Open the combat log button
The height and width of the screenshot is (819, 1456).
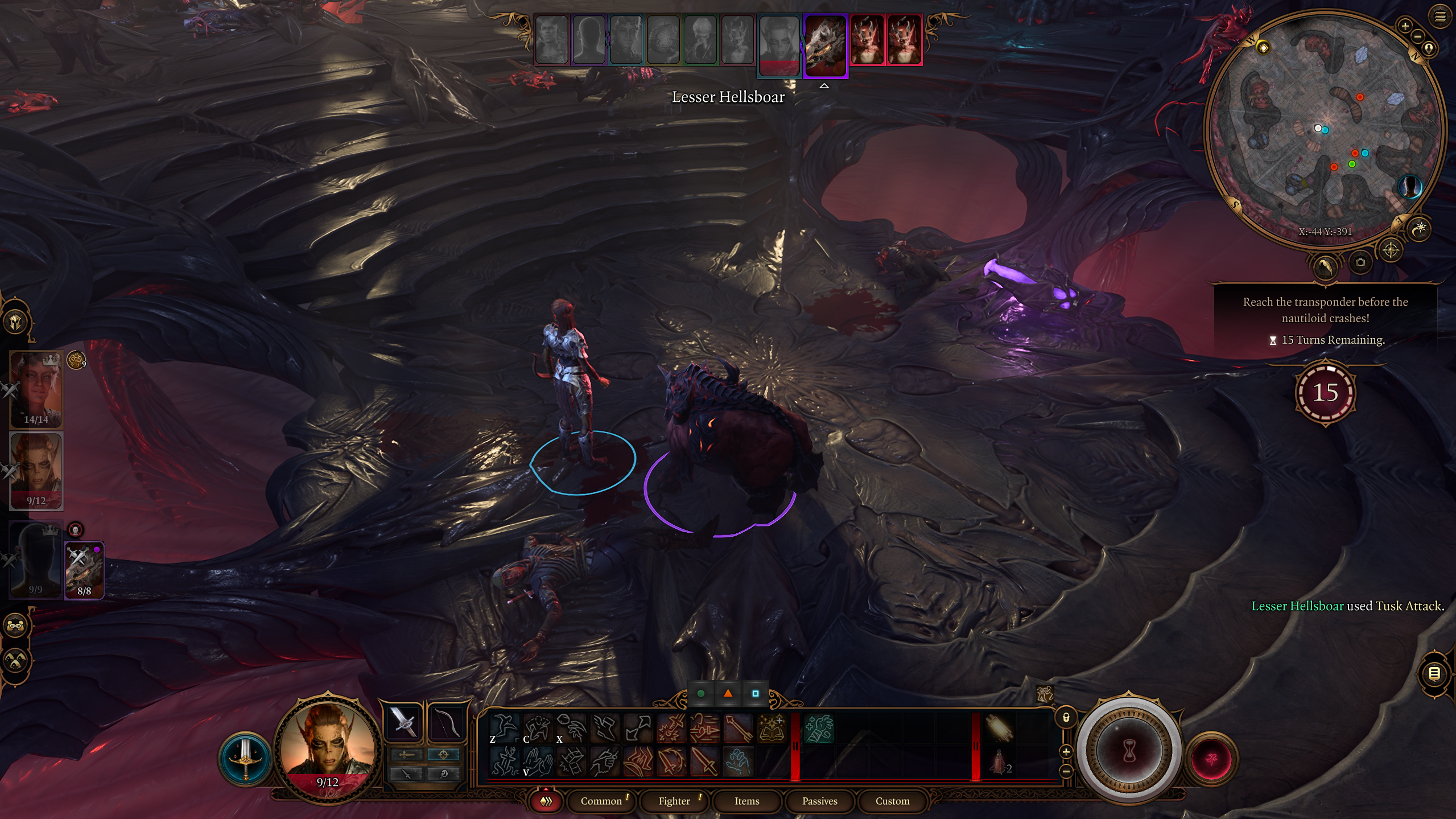coord(1434,674)
